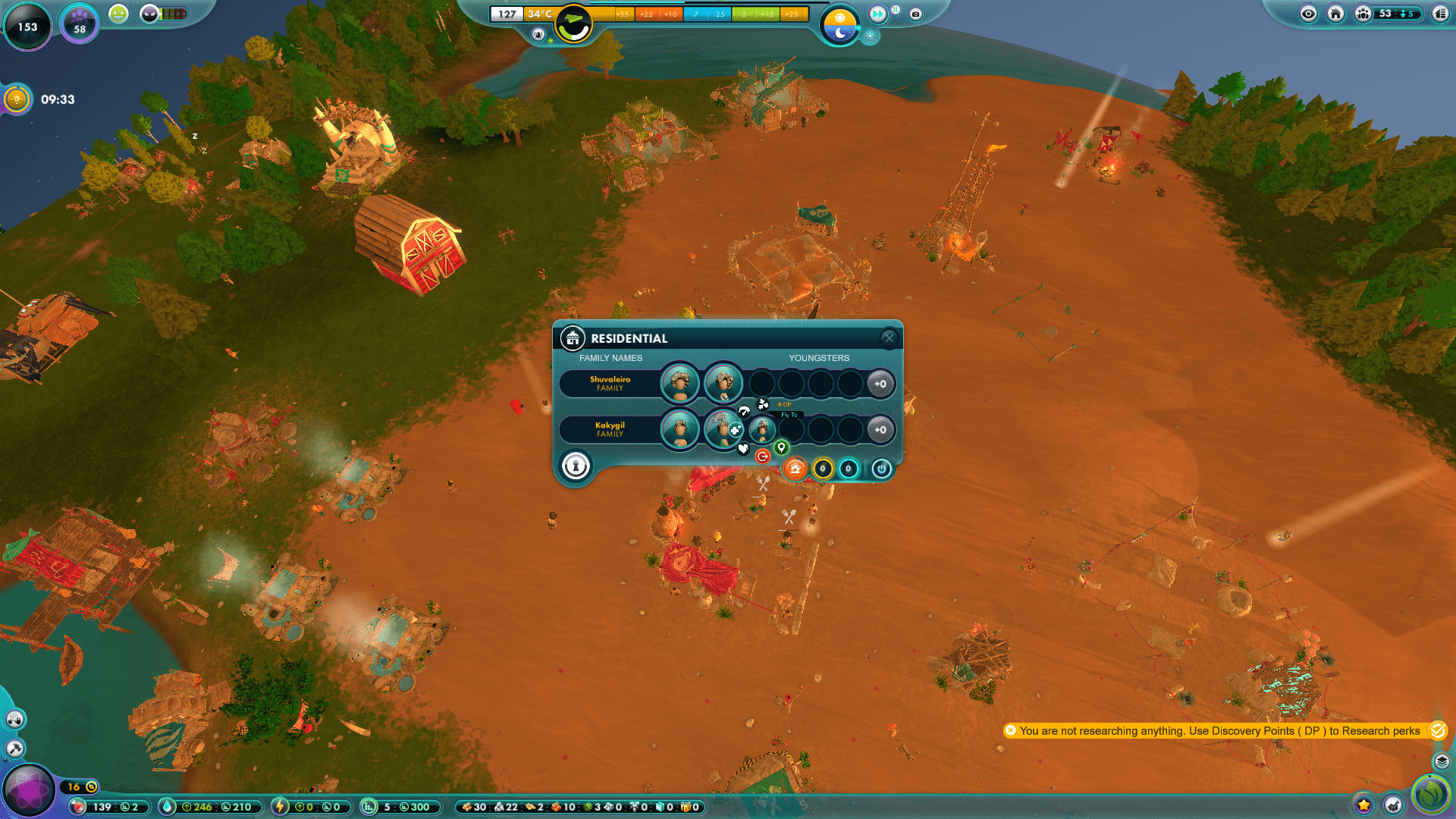Click +0 next to the Kakygil family row
Screen dimensions: 1456x819
880,431
